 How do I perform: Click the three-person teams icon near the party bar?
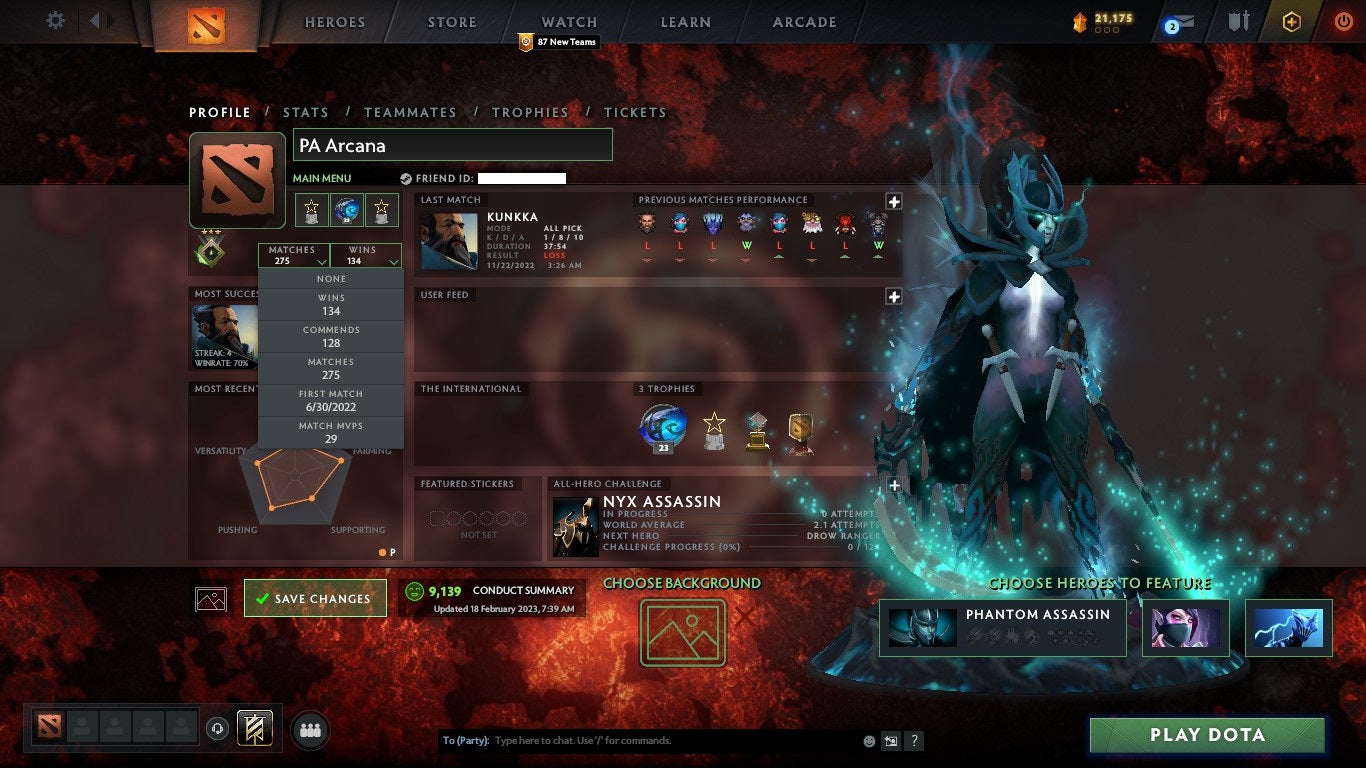pyautogui.click(x=308, y=731)
